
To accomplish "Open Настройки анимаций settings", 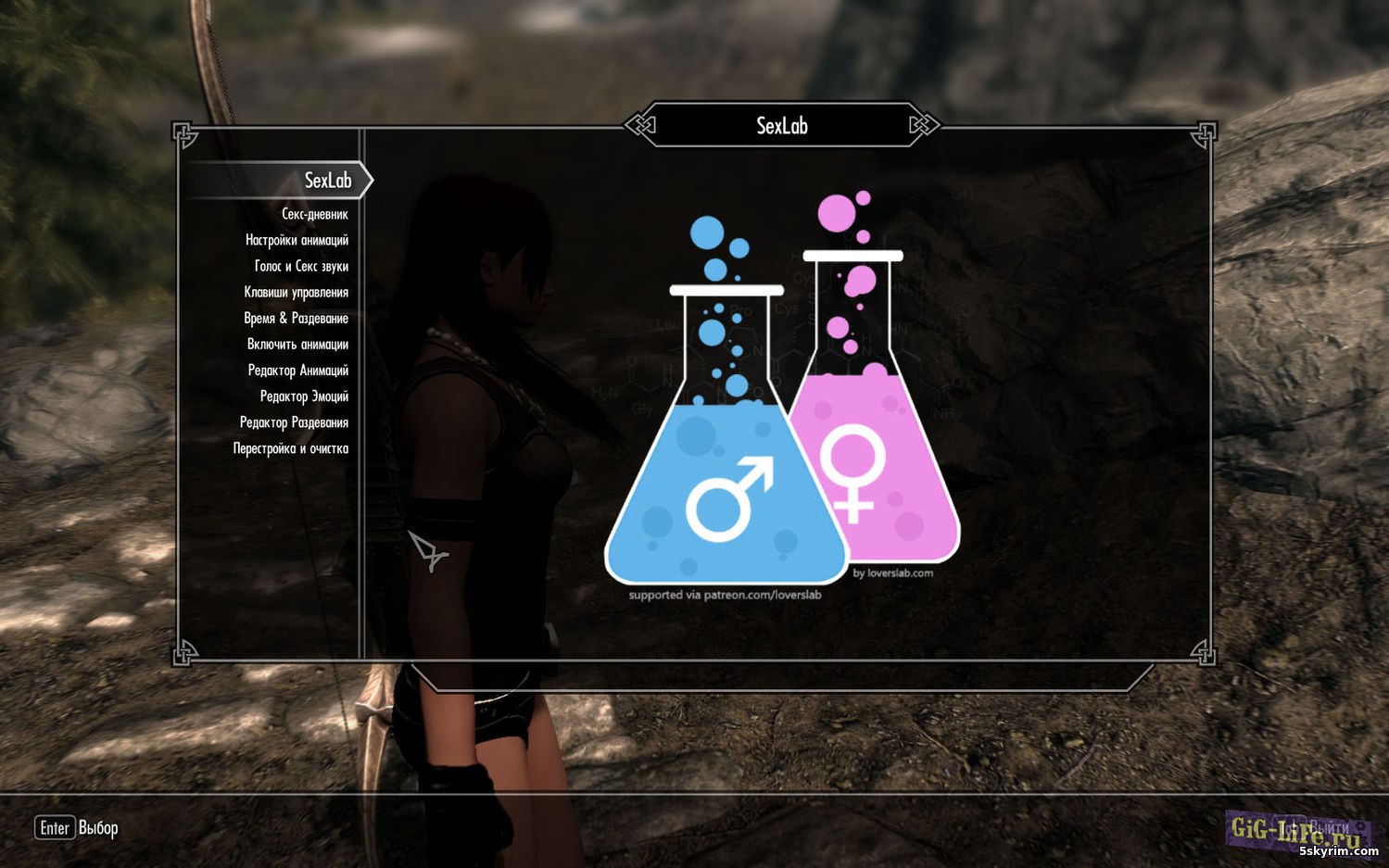I will pos(297,241).
